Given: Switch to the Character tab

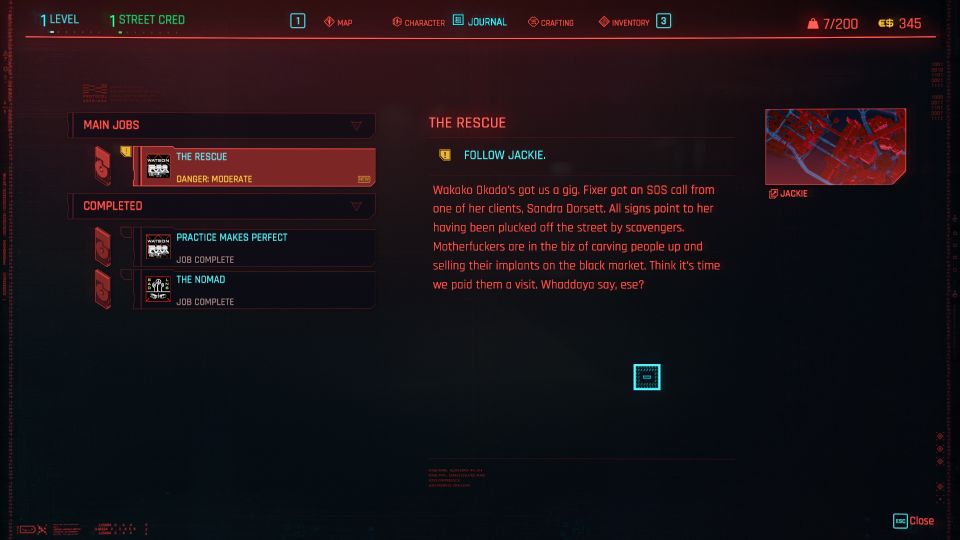Looking at the screenshot, I should coord(418,22).
